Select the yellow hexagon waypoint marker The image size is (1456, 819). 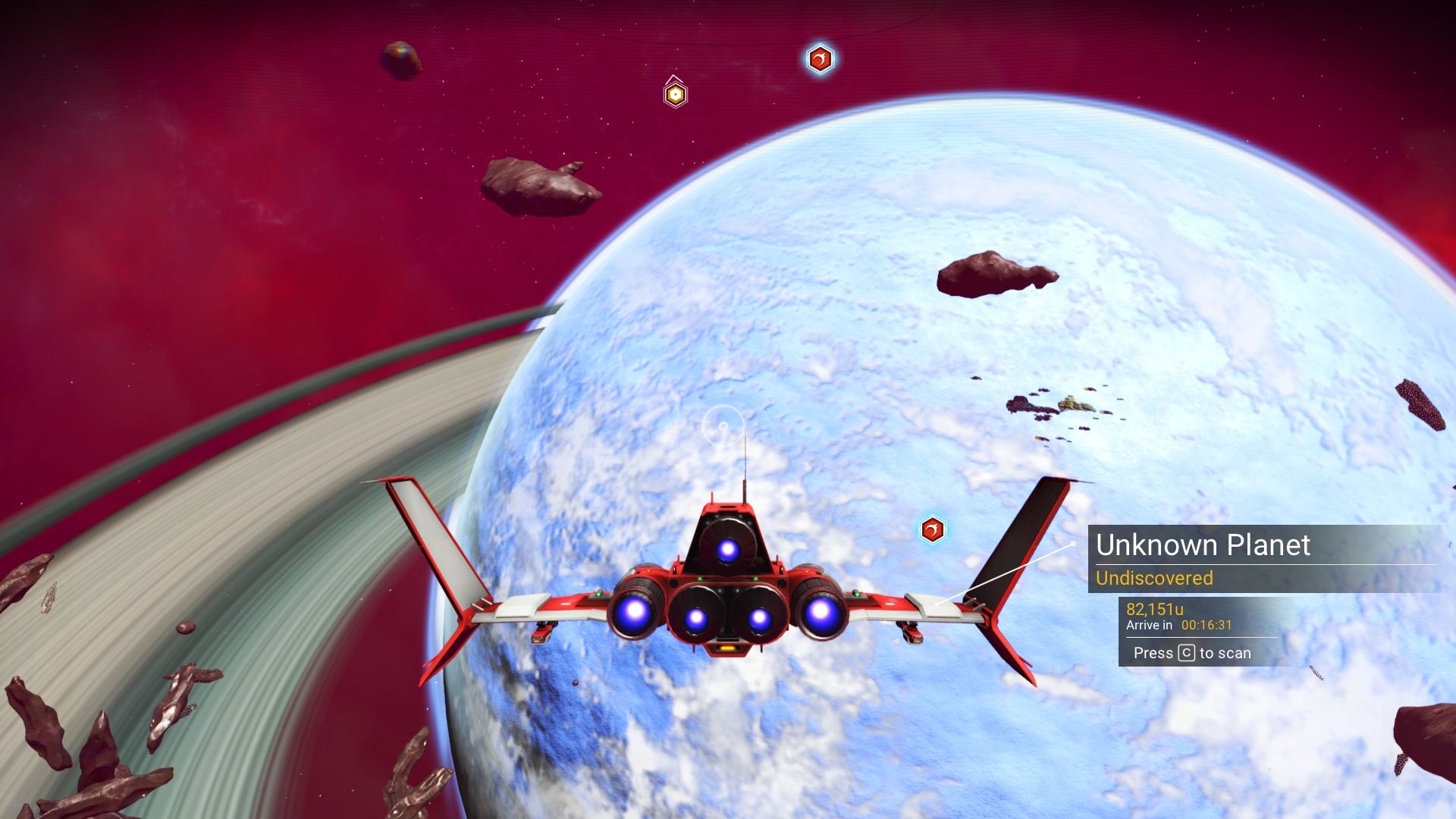click(675, 95)
